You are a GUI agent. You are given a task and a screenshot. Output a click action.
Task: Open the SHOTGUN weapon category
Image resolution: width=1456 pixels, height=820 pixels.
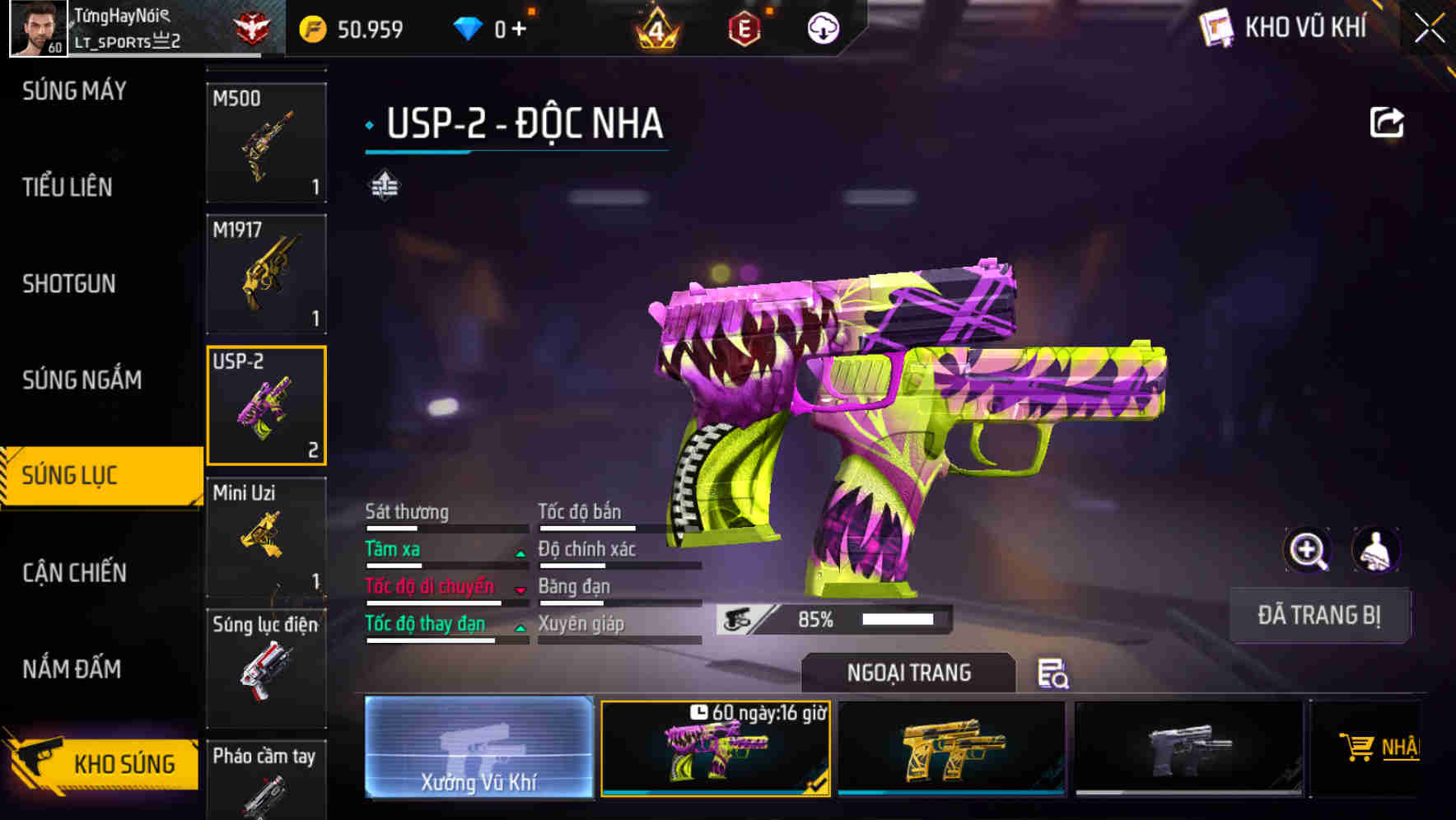tap(68, 283)
